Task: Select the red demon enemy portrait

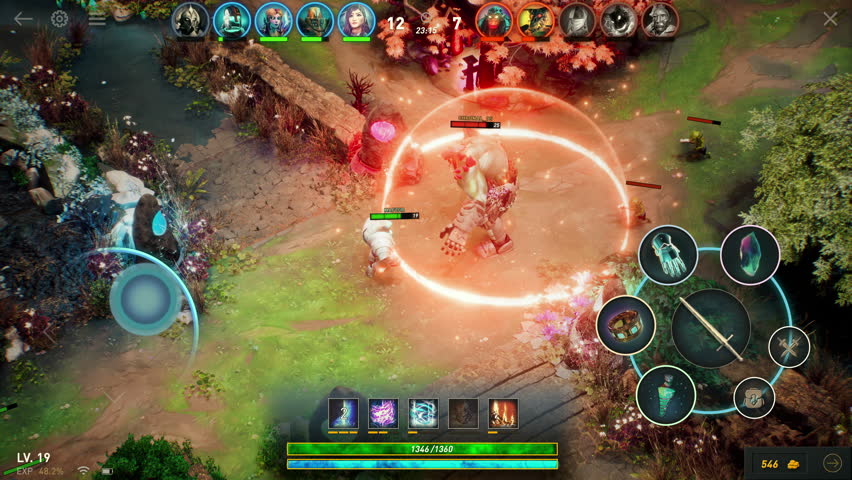Action: 494,20
